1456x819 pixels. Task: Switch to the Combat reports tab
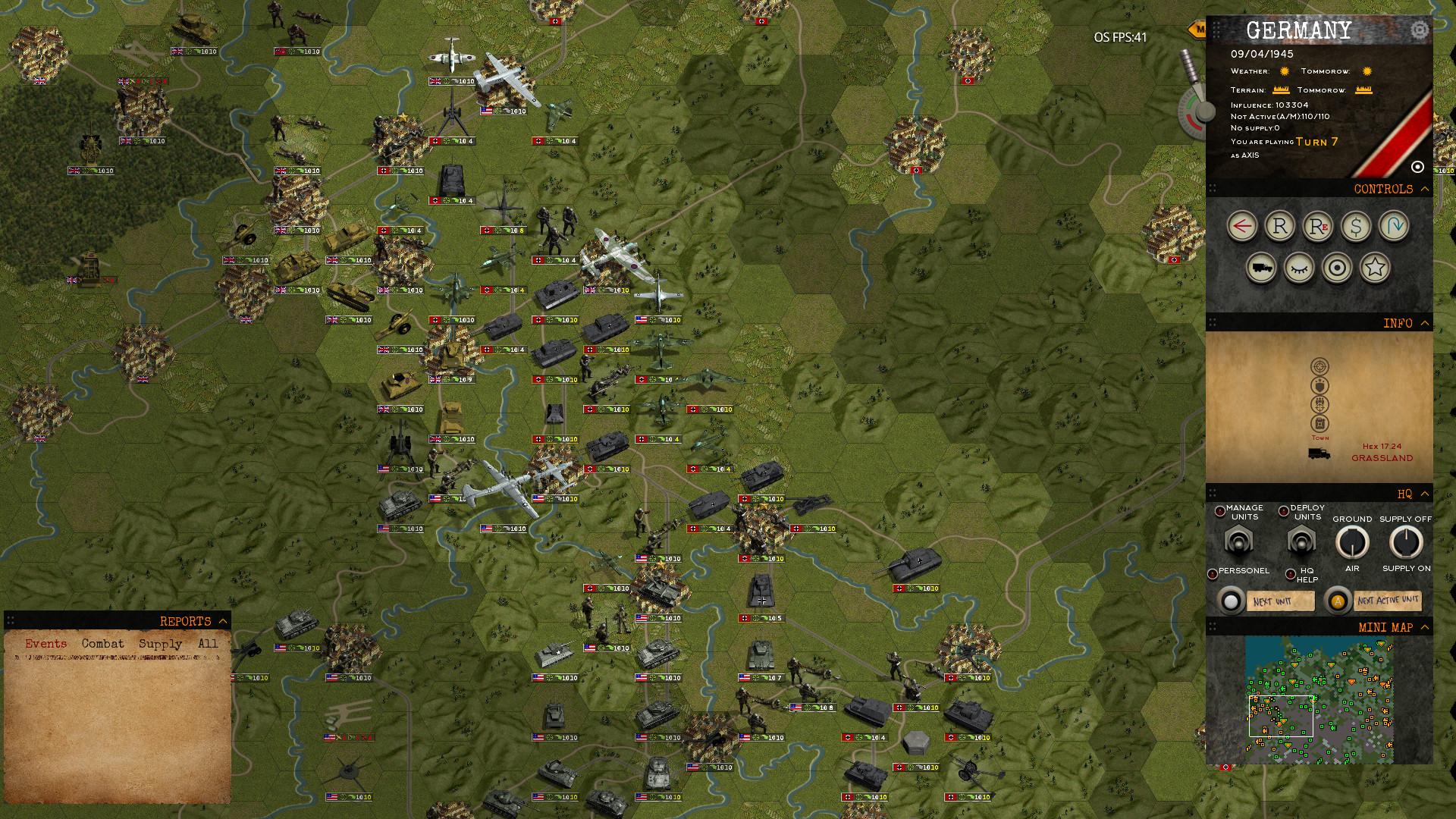click(x=105, y=643)
